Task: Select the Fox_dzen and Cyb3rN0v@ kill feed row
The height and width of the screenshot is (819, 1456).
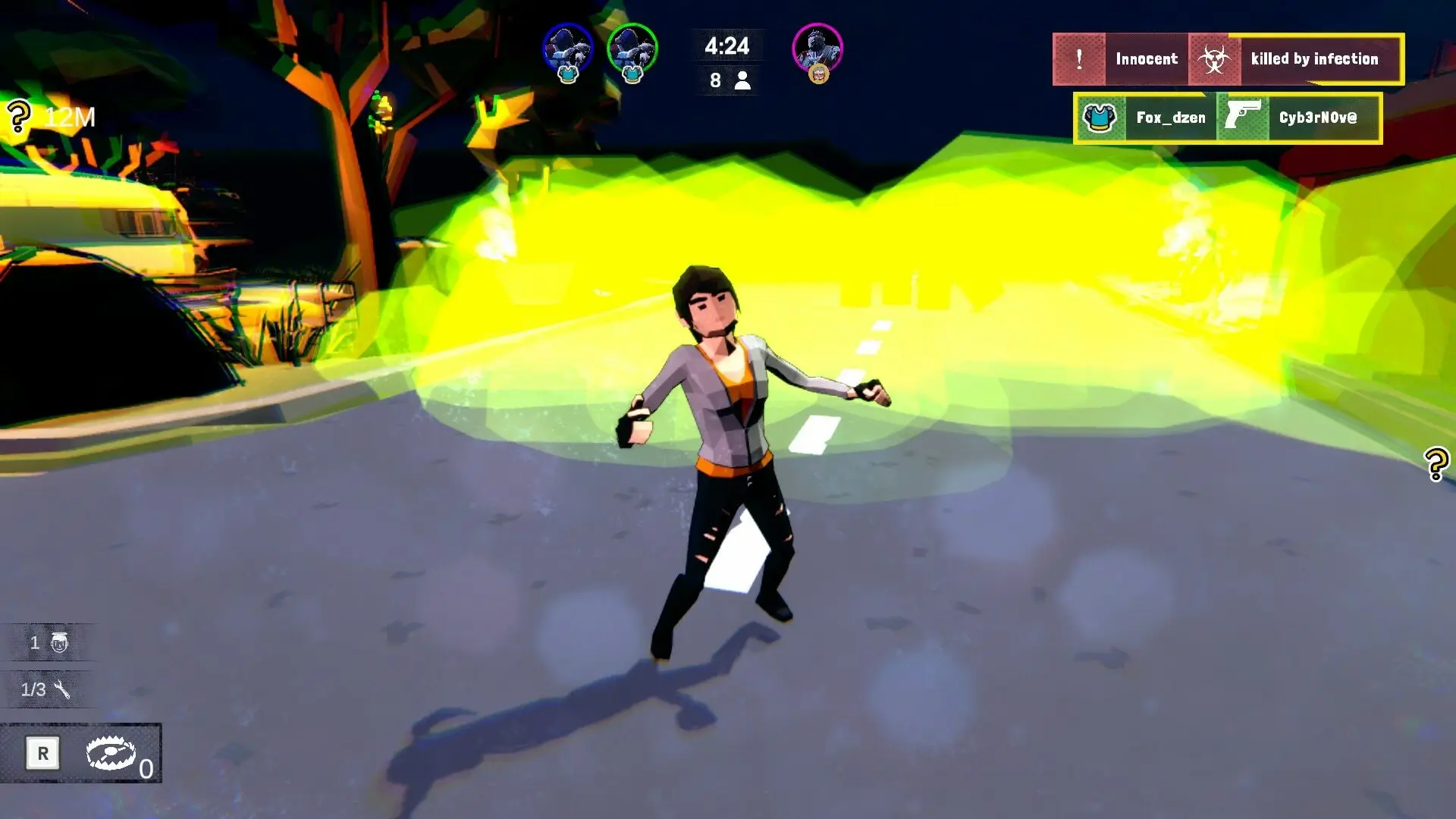Action: tap(1227, 118)
